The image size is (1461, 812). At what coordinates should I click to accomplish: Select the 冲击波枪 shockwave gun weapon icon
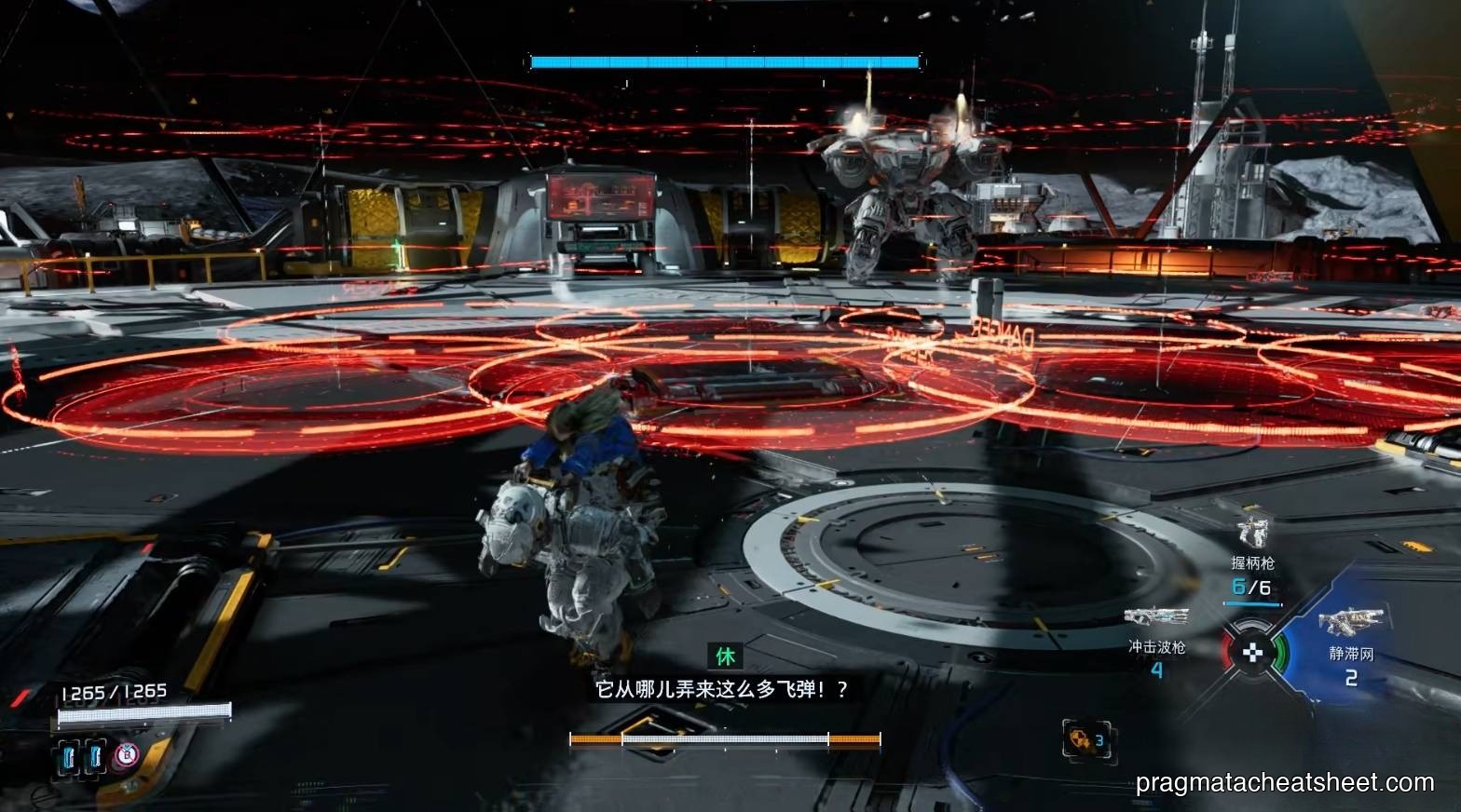coord(1156,615)
